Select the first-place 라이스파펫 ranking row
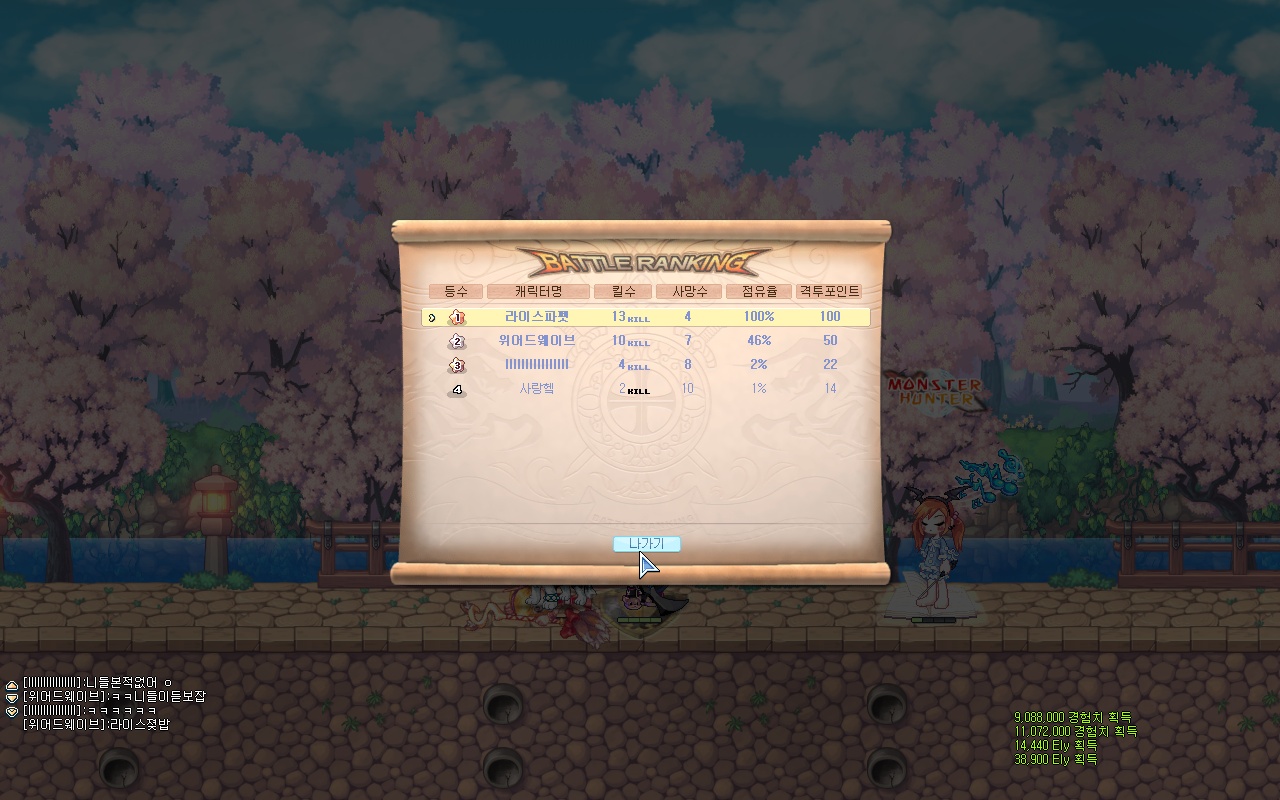1280x800 pixels. click(x=645, y=317)
